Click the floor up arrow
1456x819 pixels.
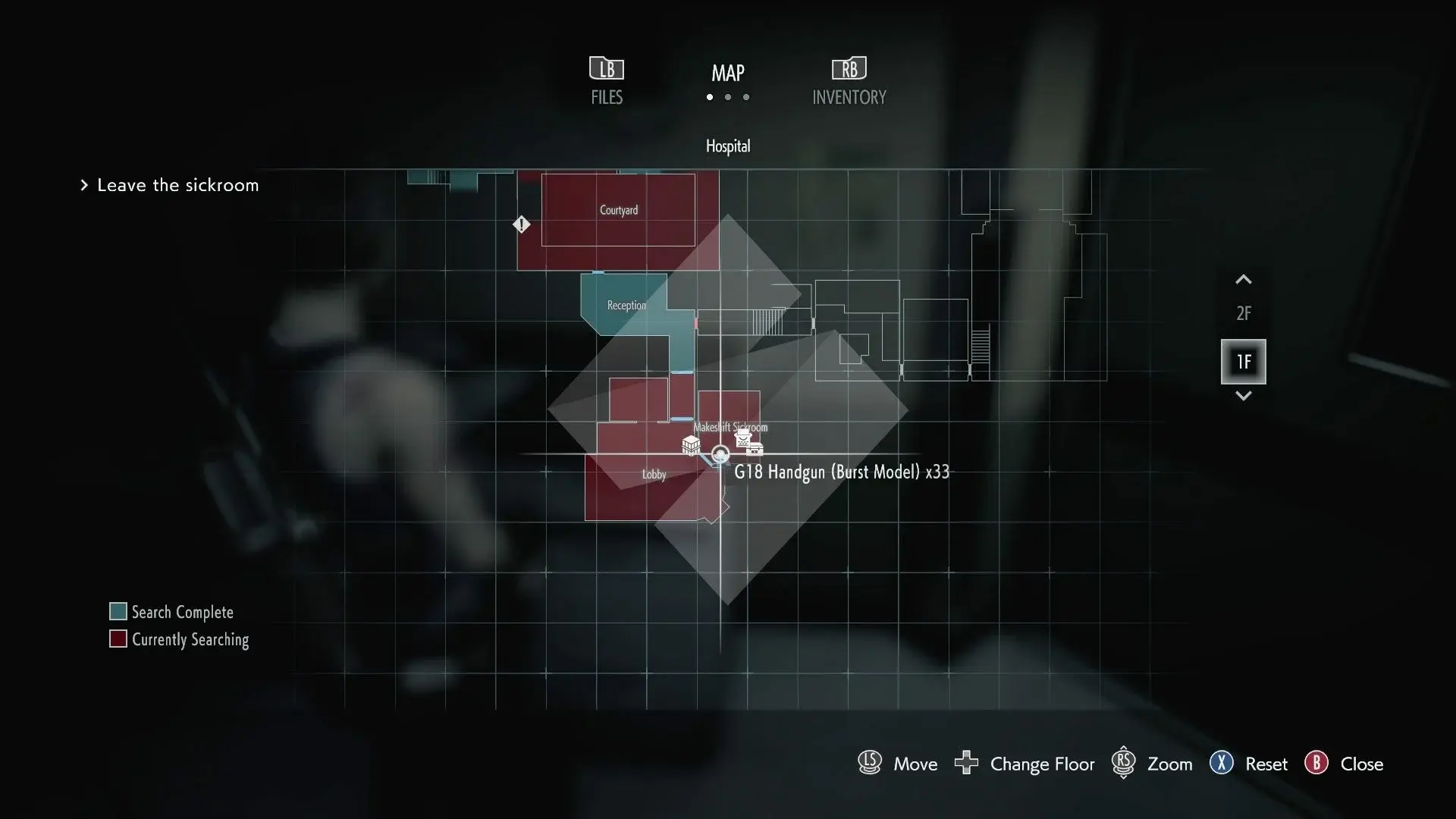[x=1243, y=280]
